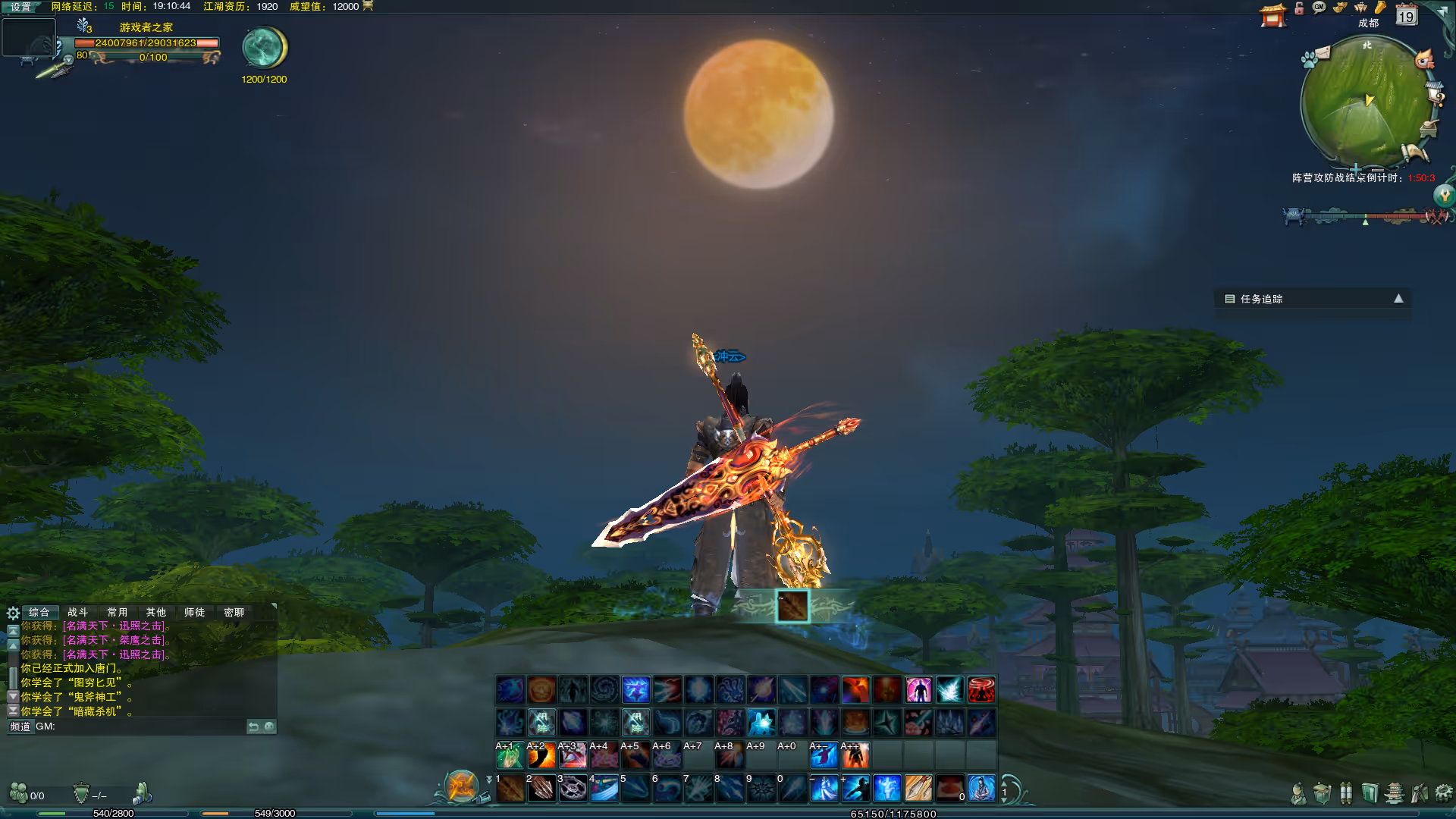This screenshot has height=819, width=1456.
Task: Open the 频道 channel selector
Action: point(20,726)
